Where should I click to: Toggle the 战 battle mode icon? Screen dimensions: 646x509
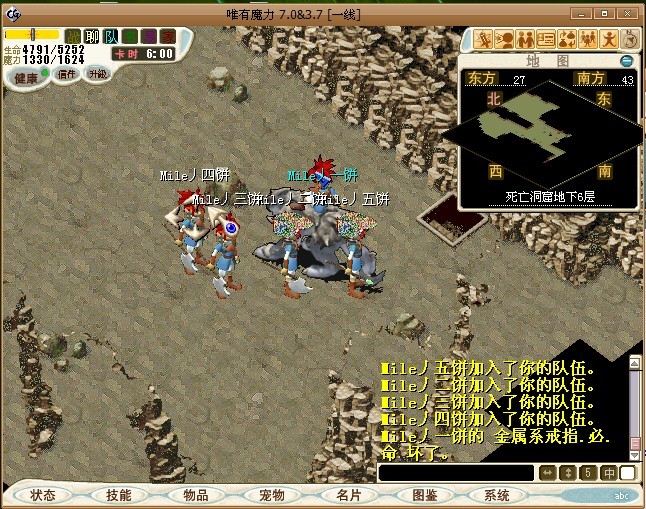pos(73,36)
